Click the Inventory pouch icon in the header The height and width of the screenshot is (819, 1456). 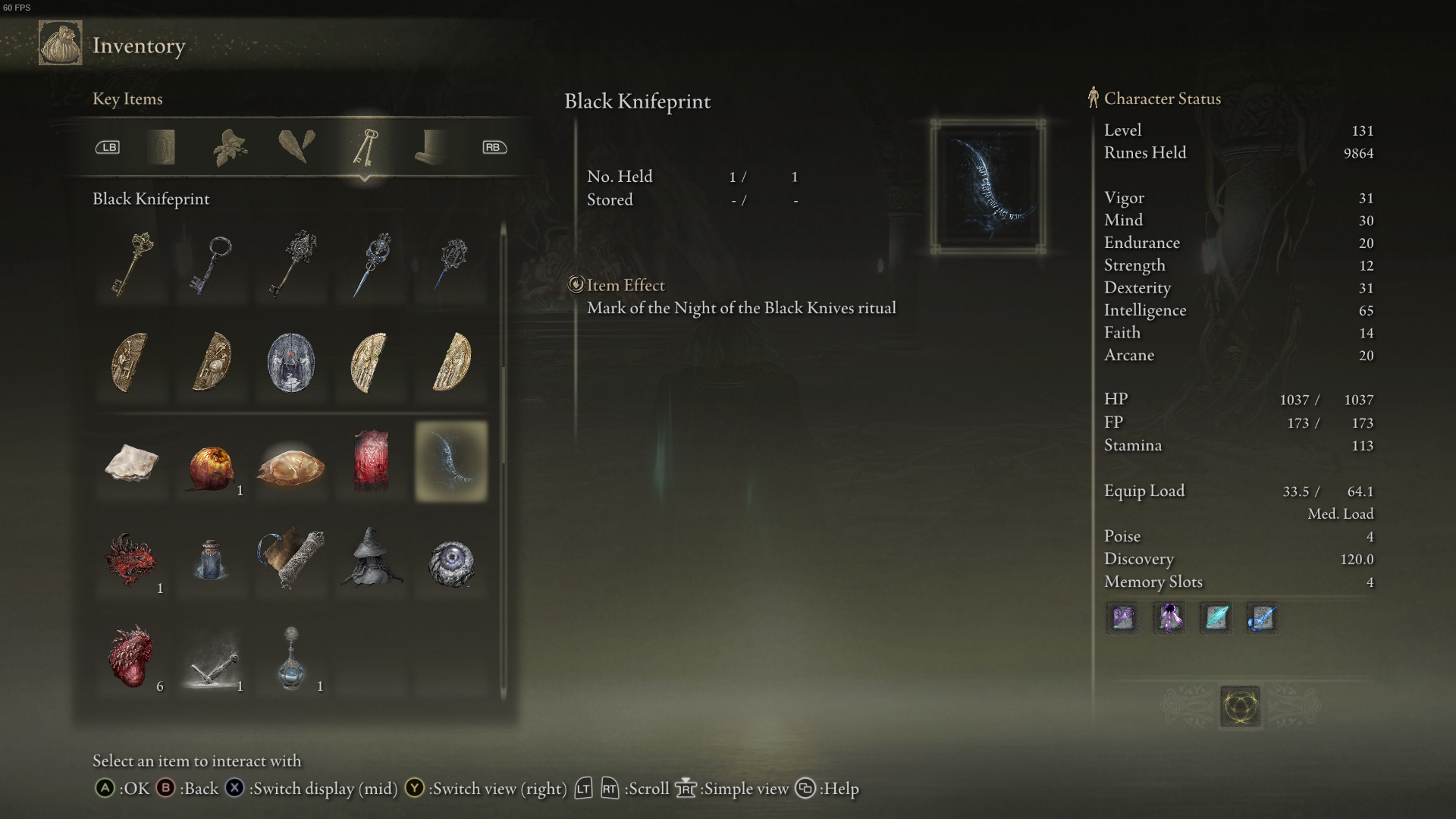[60, 43]
